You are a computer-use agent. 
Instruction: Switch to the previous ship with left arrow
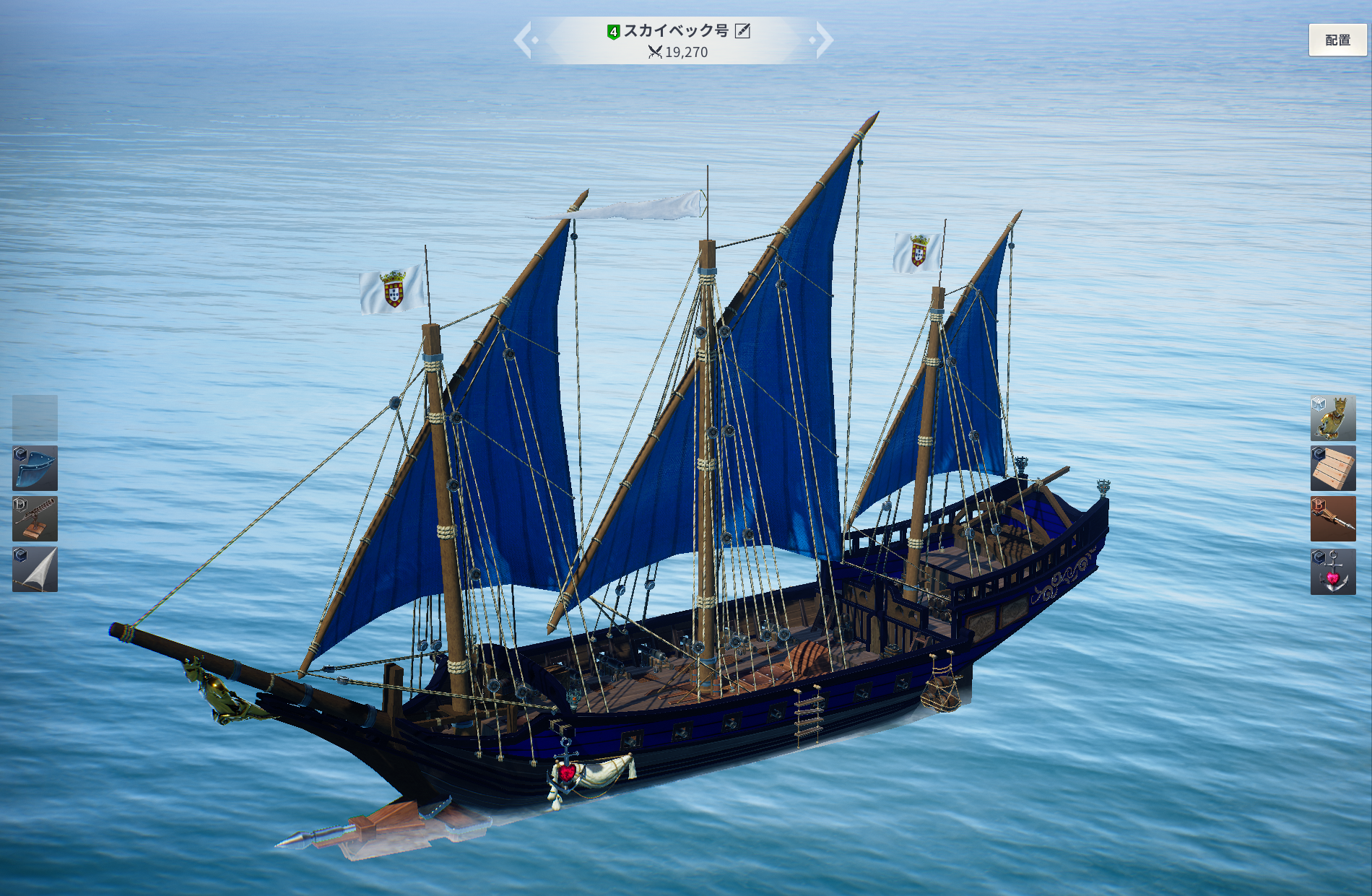(524, 40)
